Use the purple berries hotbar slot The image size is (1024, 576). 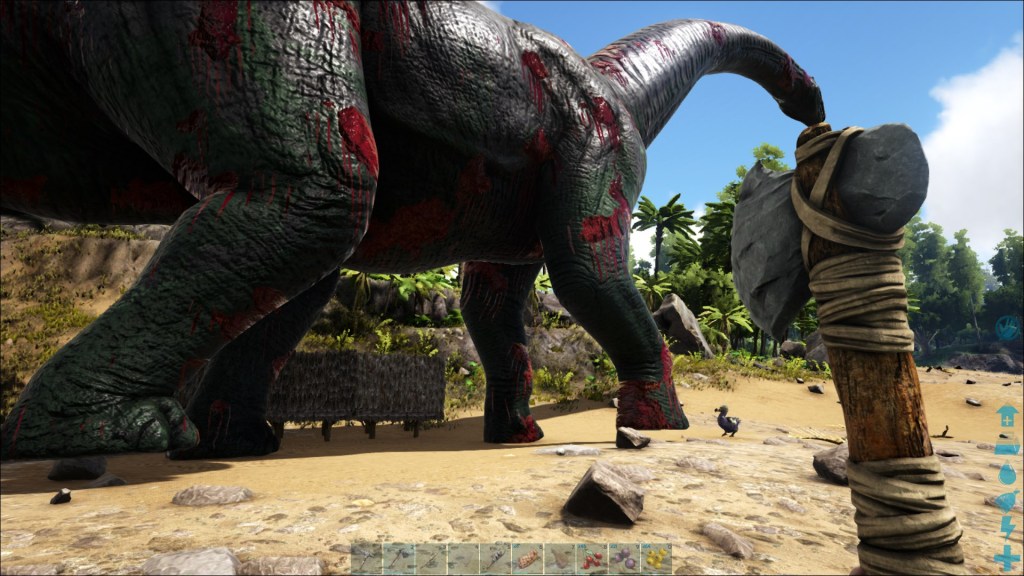(623, 558)
